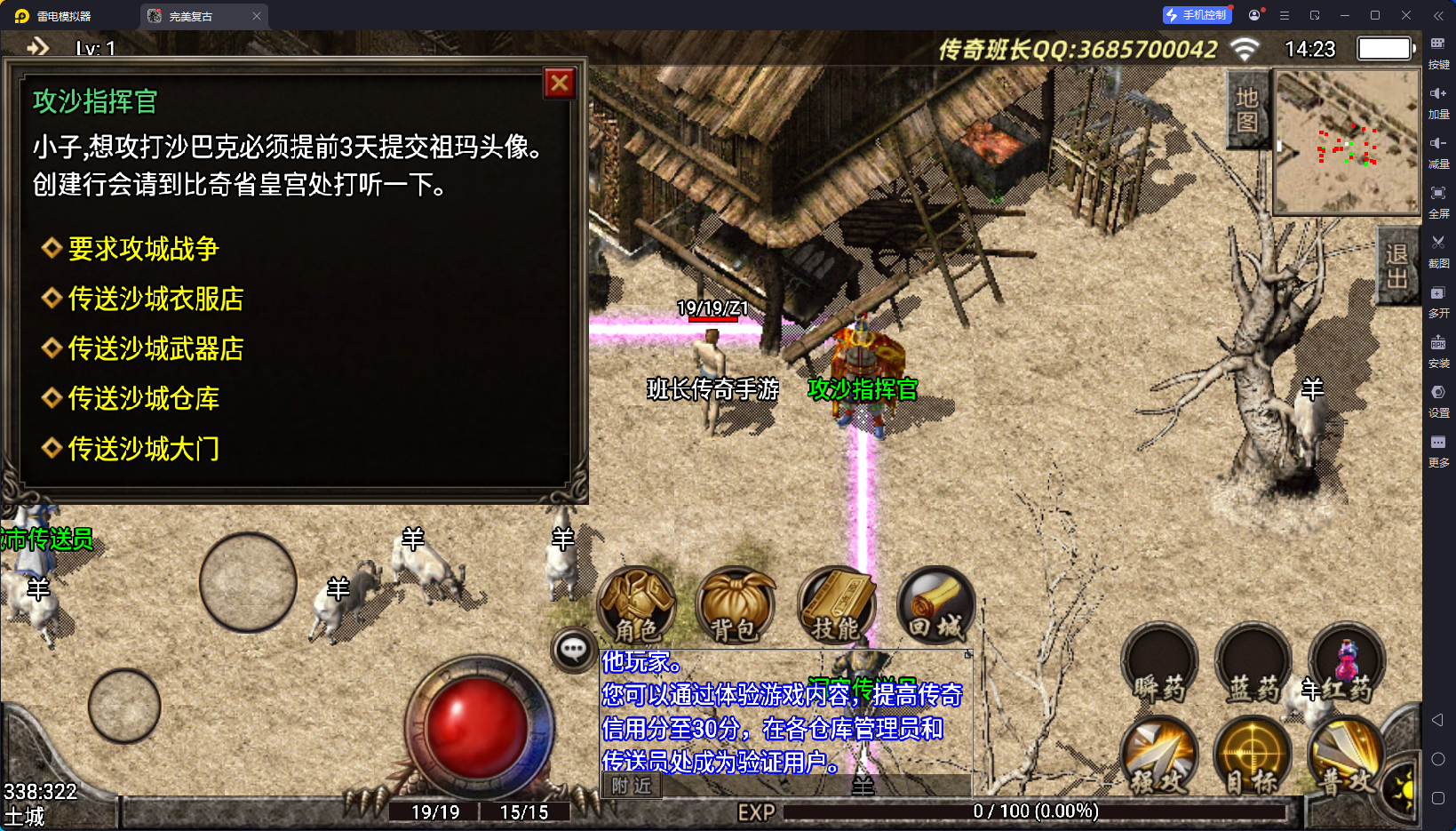Open the 技能 skills book
1456x831 pixels.
[836, 606]
